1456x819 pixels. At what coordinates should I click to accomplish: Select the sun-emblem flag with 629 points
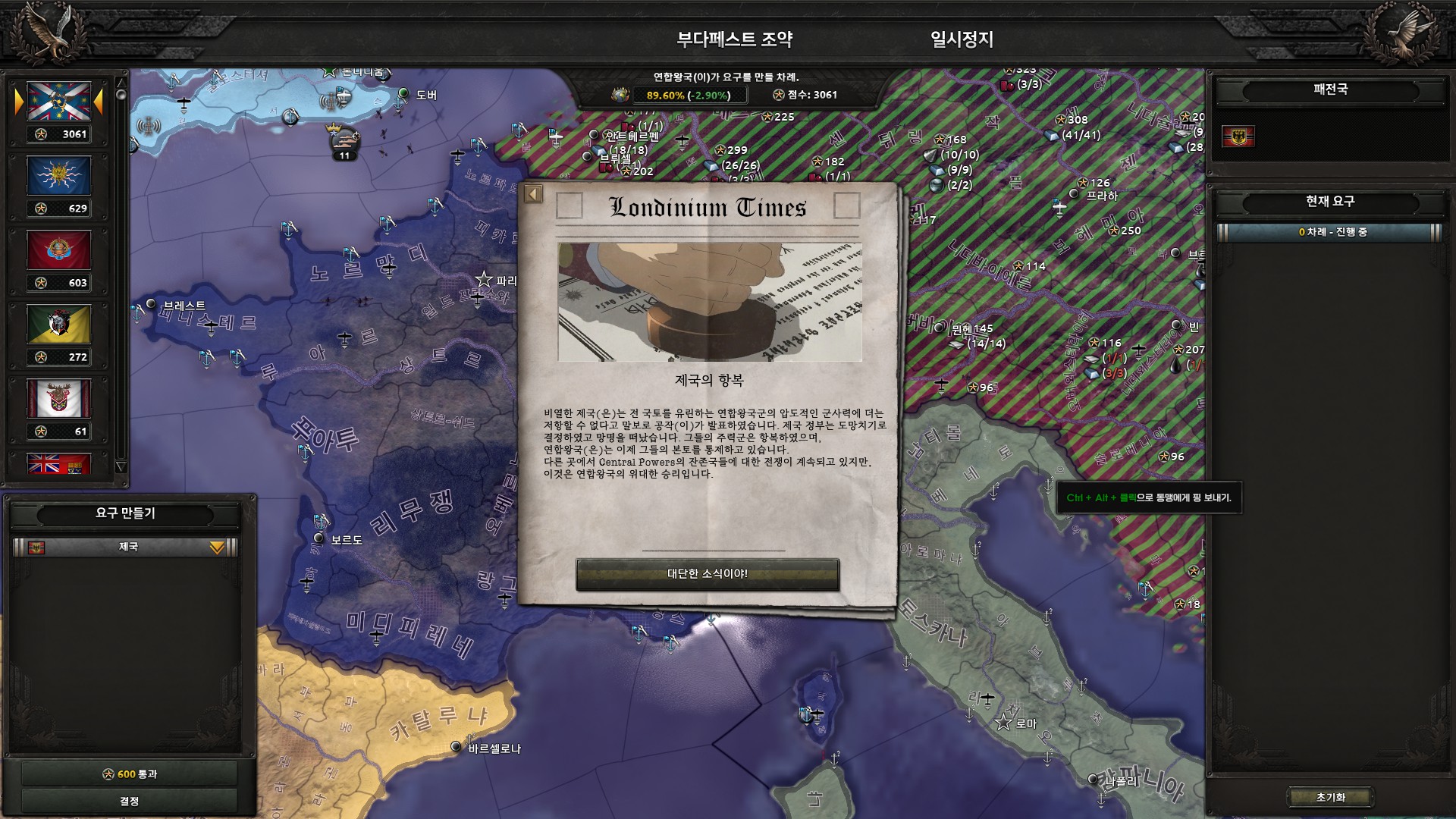pos(59,176)
